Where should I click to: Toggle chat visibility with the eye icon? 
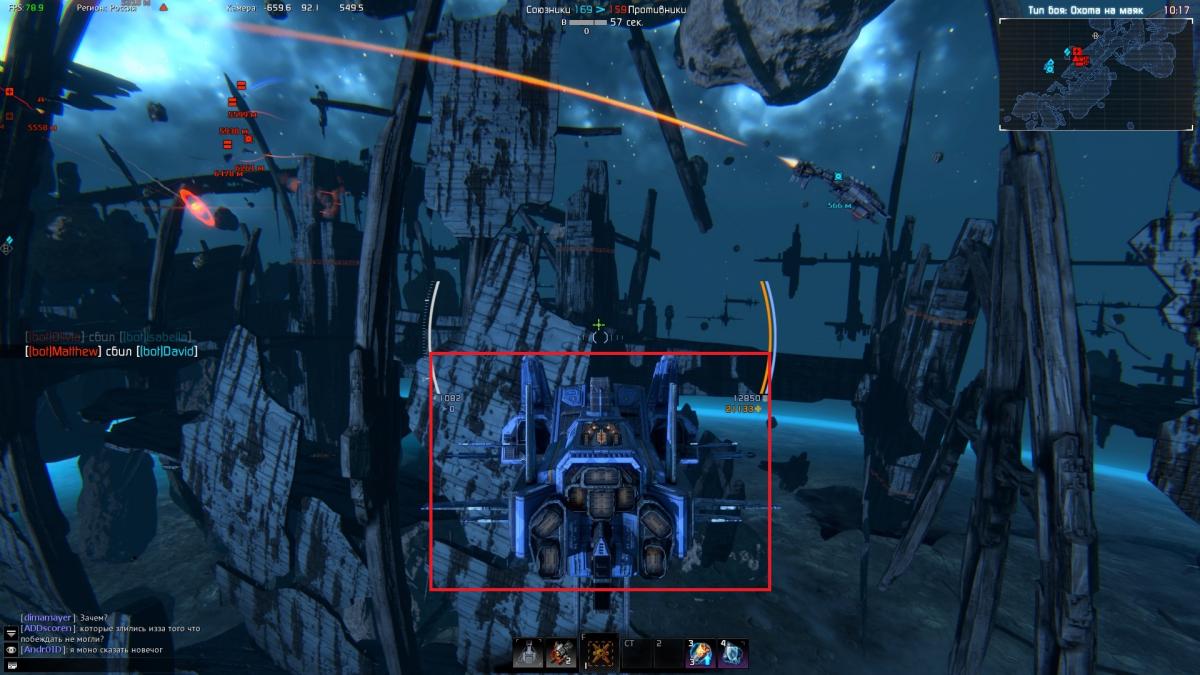coord(11,649)
